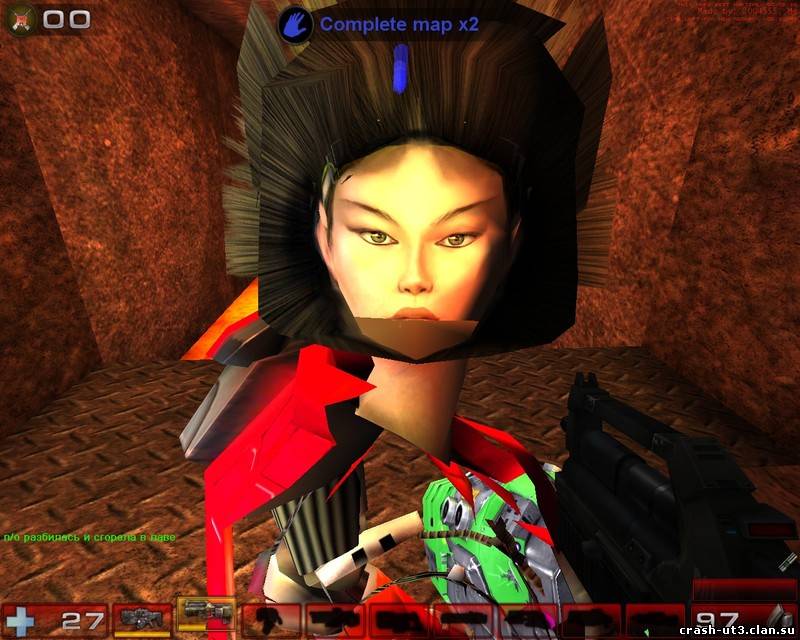Click the blue hand objective icon
The image size is (800, 640).
coord(293,22)
